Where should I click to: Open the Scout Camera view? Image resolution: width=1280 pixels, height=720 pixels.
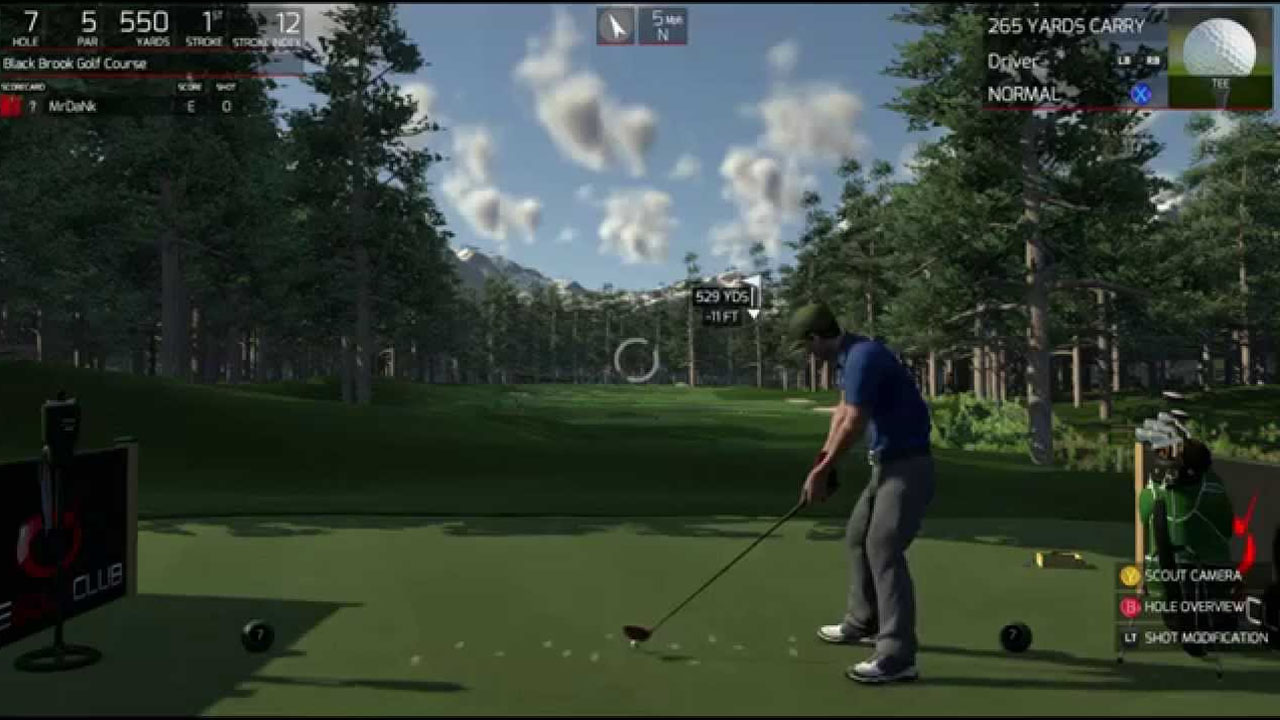coord(1192,576)
